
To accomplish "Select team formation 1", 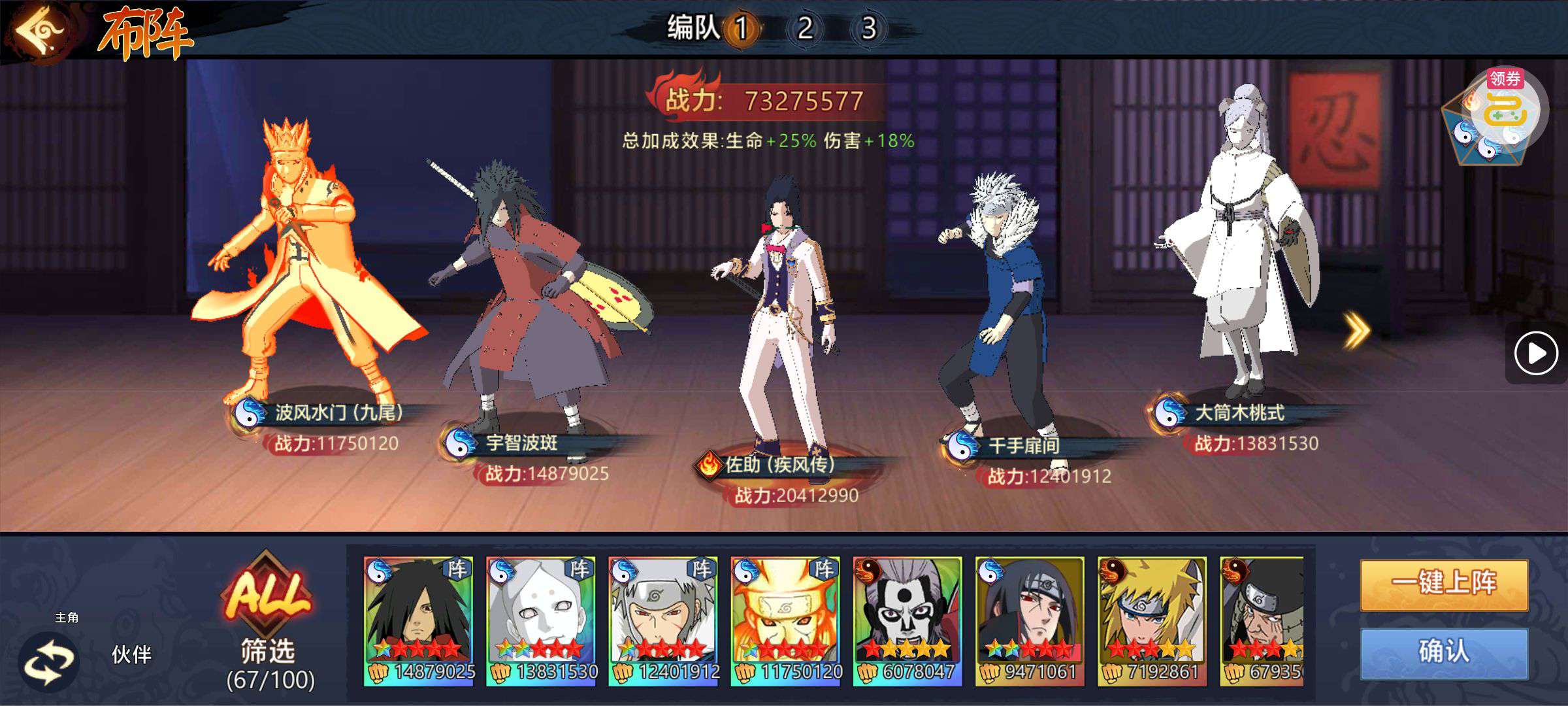I will [742, 28].
